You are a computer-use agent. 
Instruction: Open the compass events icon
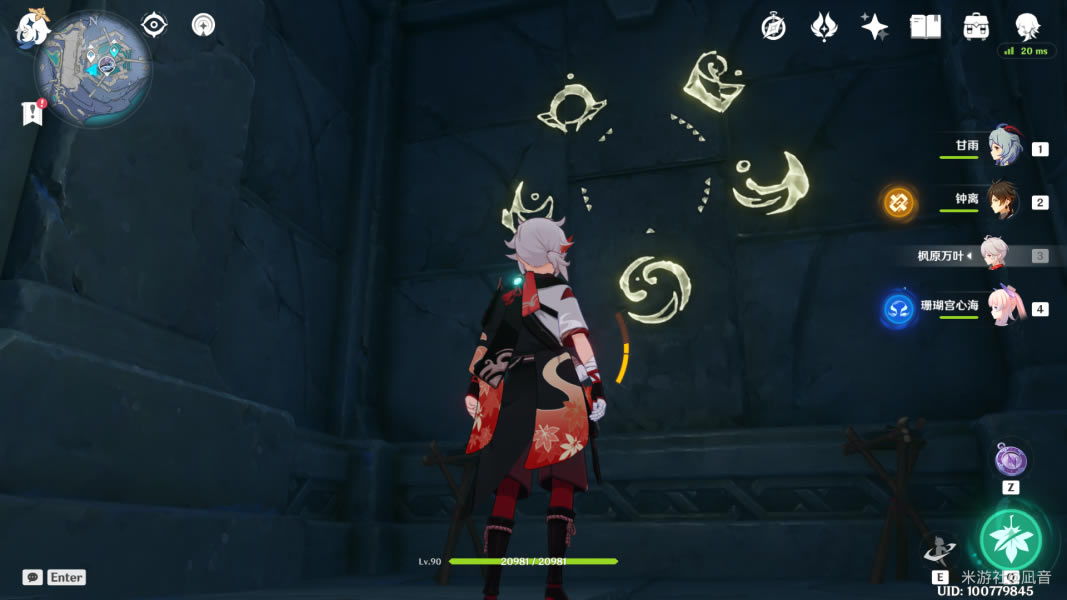tap(773, 27)
